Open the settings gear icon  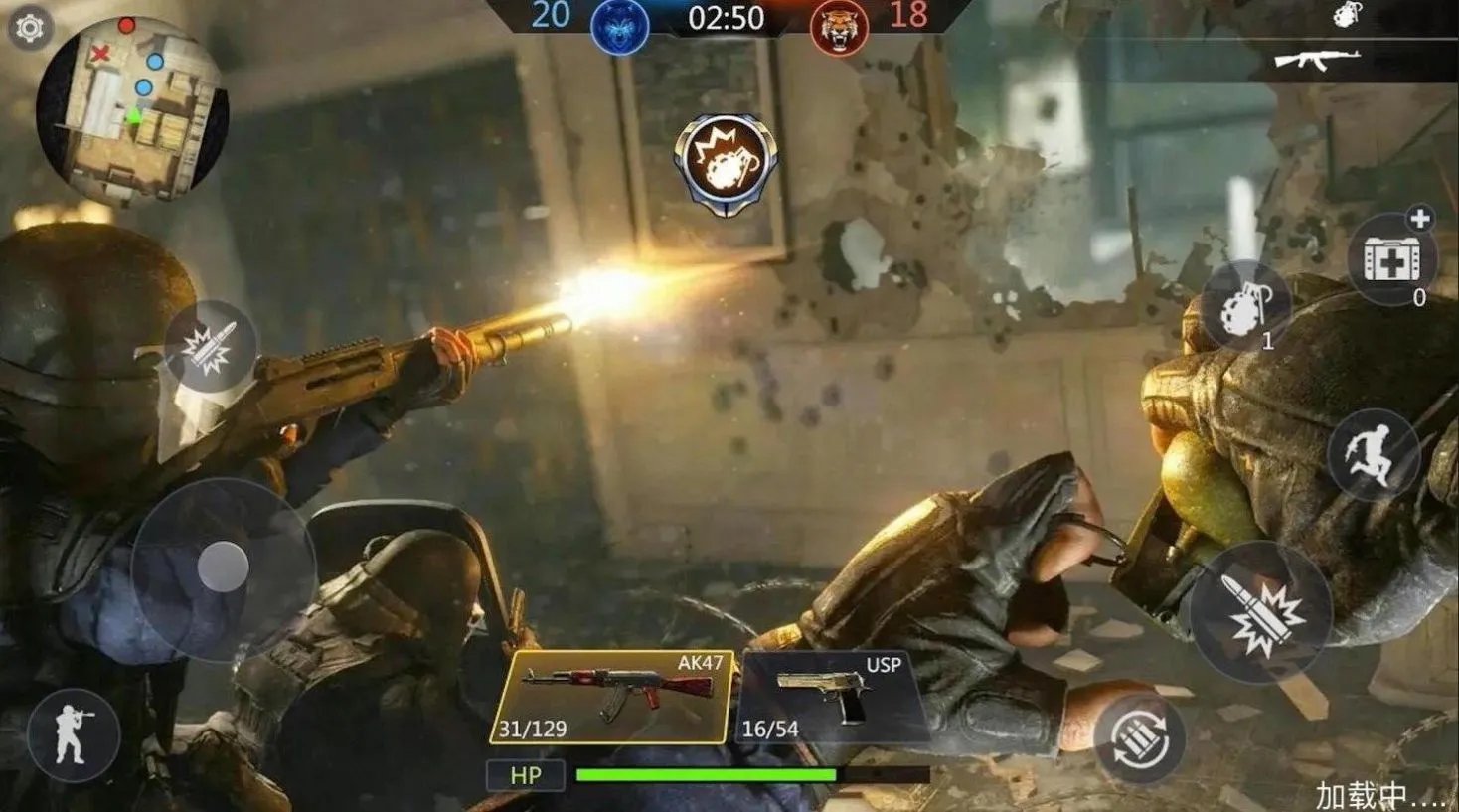point(30,28)
